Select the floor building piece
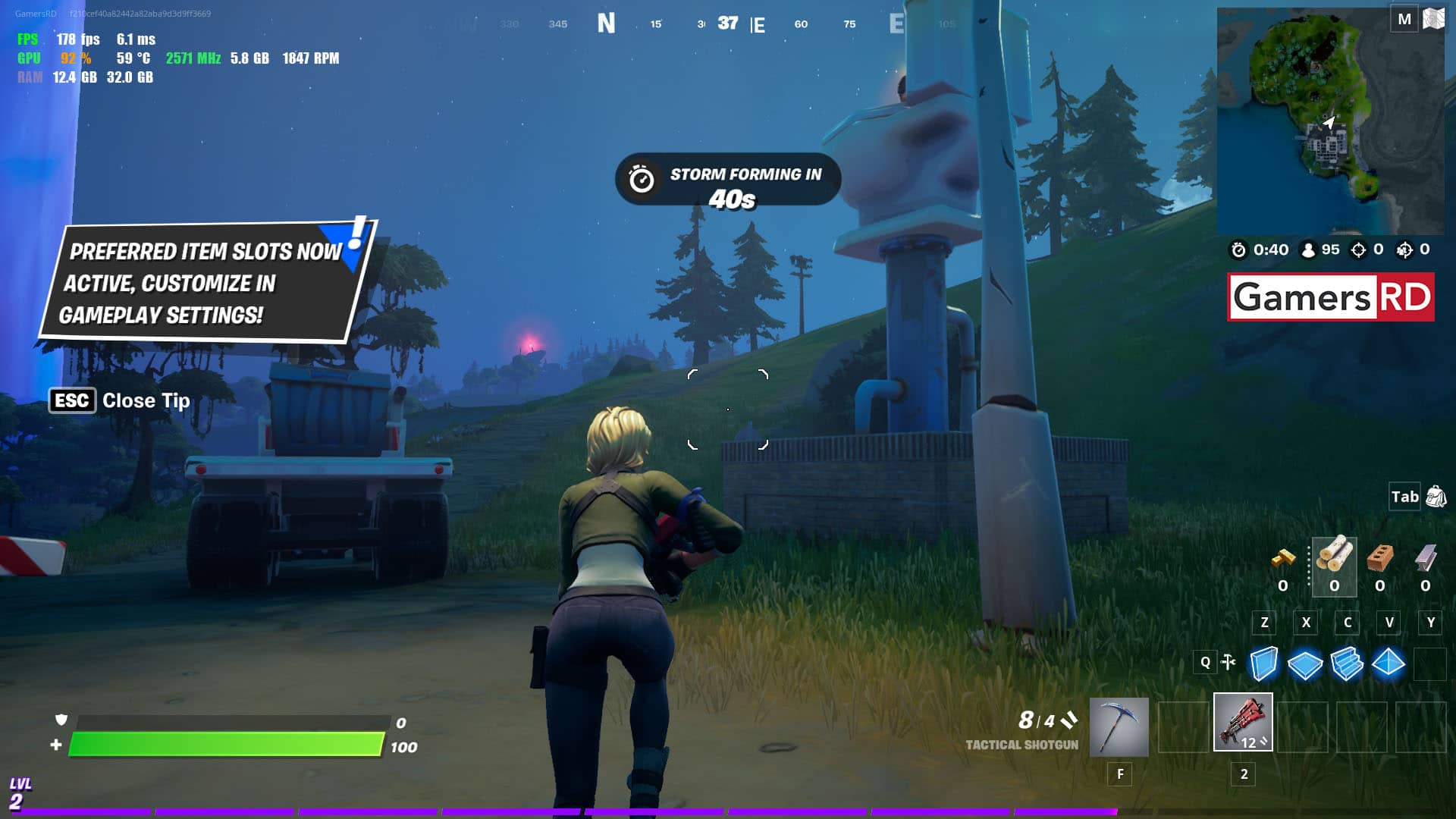Image resolution: width=1456 pixels, height=819 pixels. coord(1305,664)
